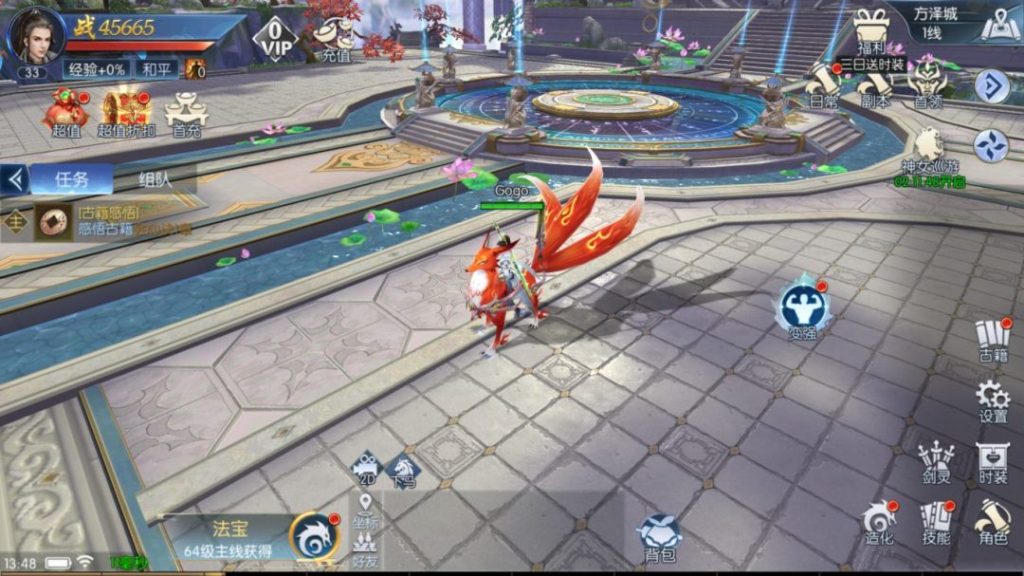Viewport: 1024px width, 576px height.
Task: Open the 背包 backpack
Action: [659, 537]
